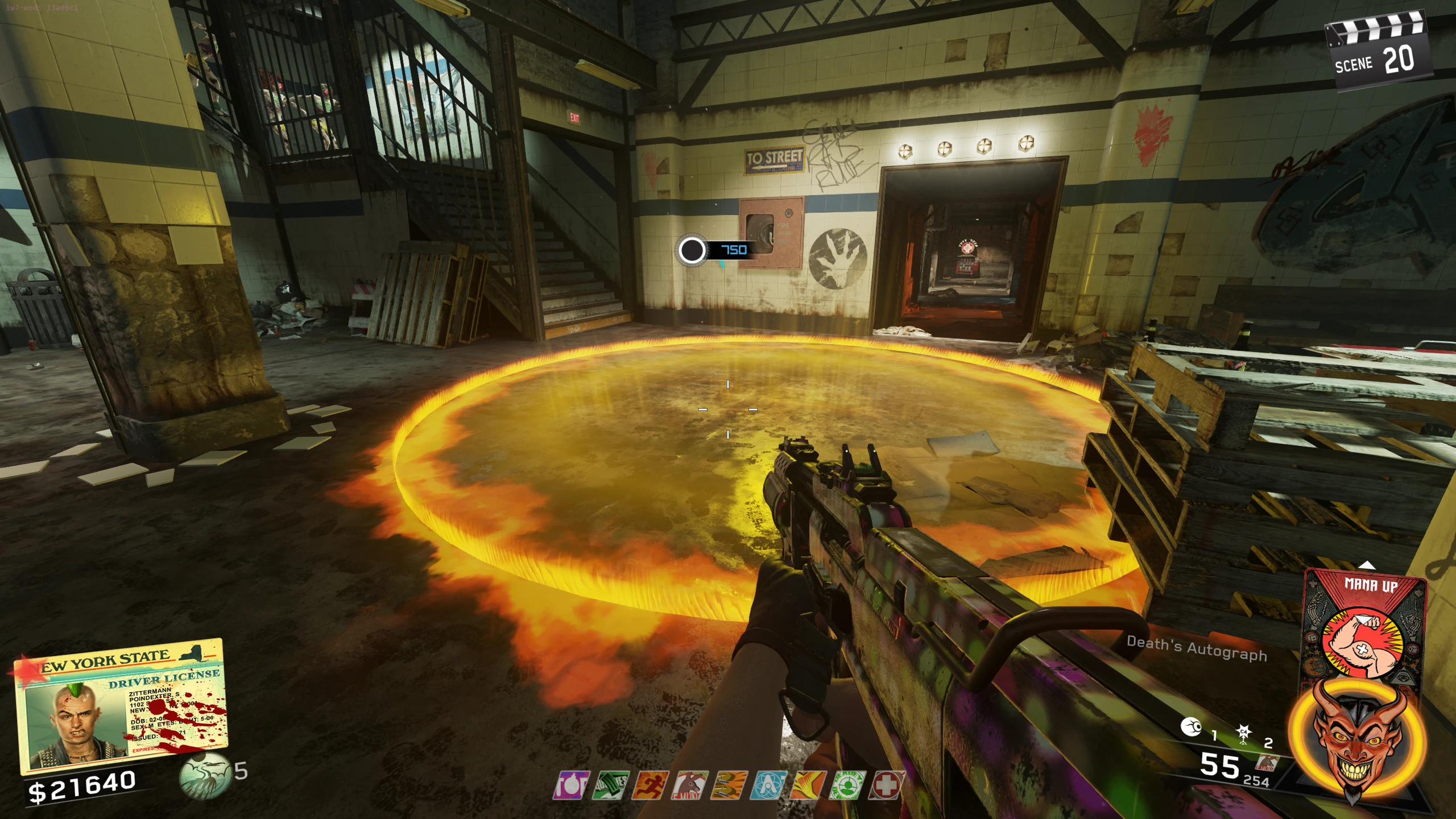Viewport: 1456px width, 819px height.
Task: Select the blue atom perk icon
Action: pyautogui.click(x=768, y=785)
